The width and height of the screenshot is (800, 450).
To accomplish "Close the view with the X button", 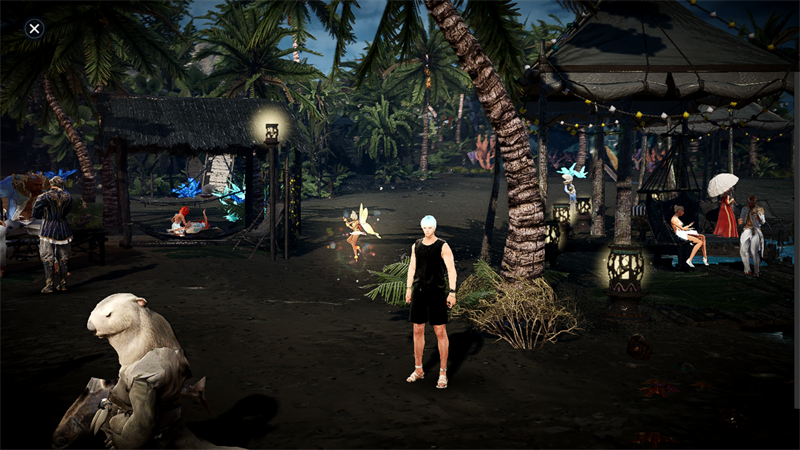I will point(34,29).
